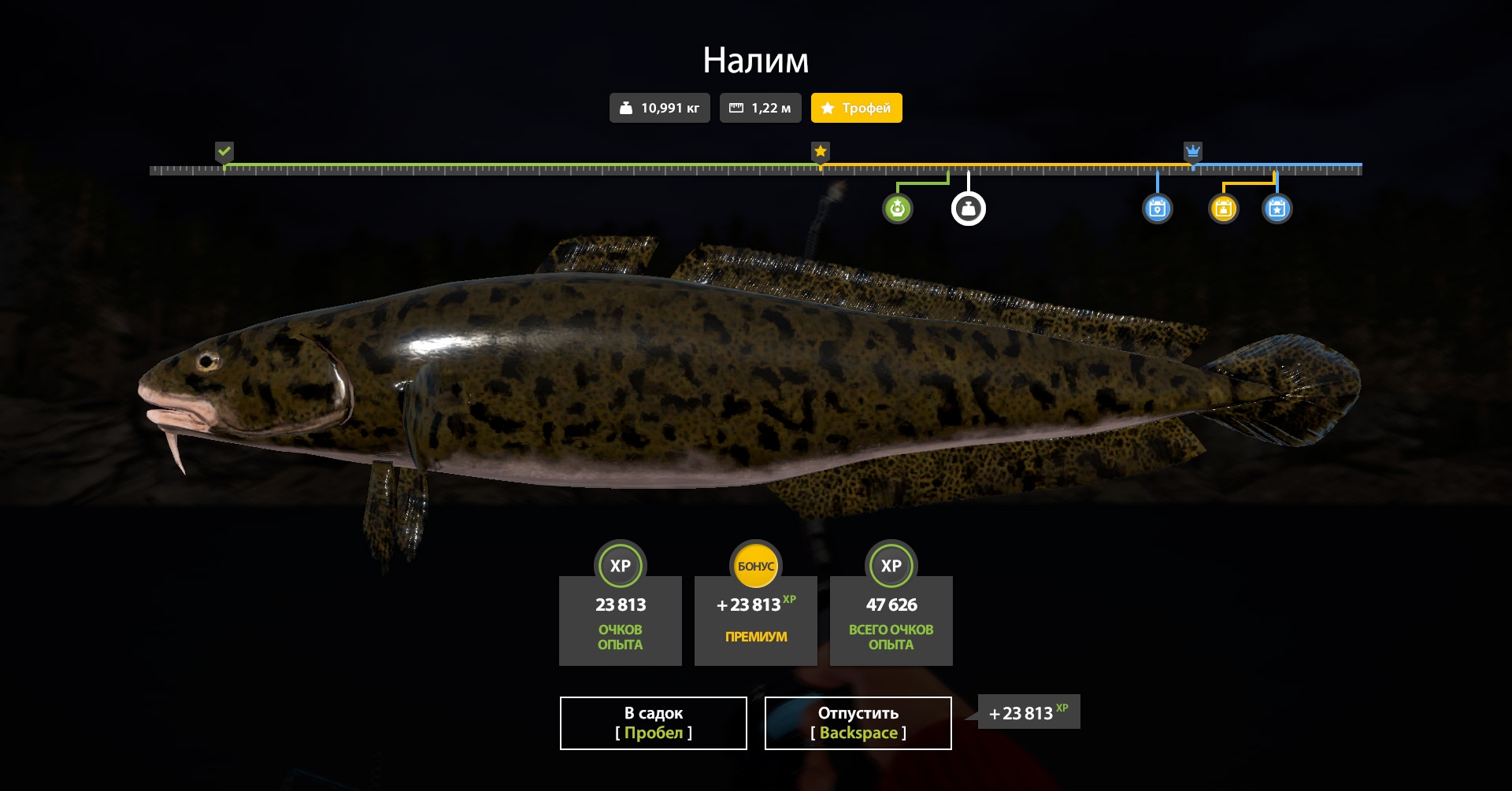
Task: Release the fish with the Отпустить button
Action: 858,723
